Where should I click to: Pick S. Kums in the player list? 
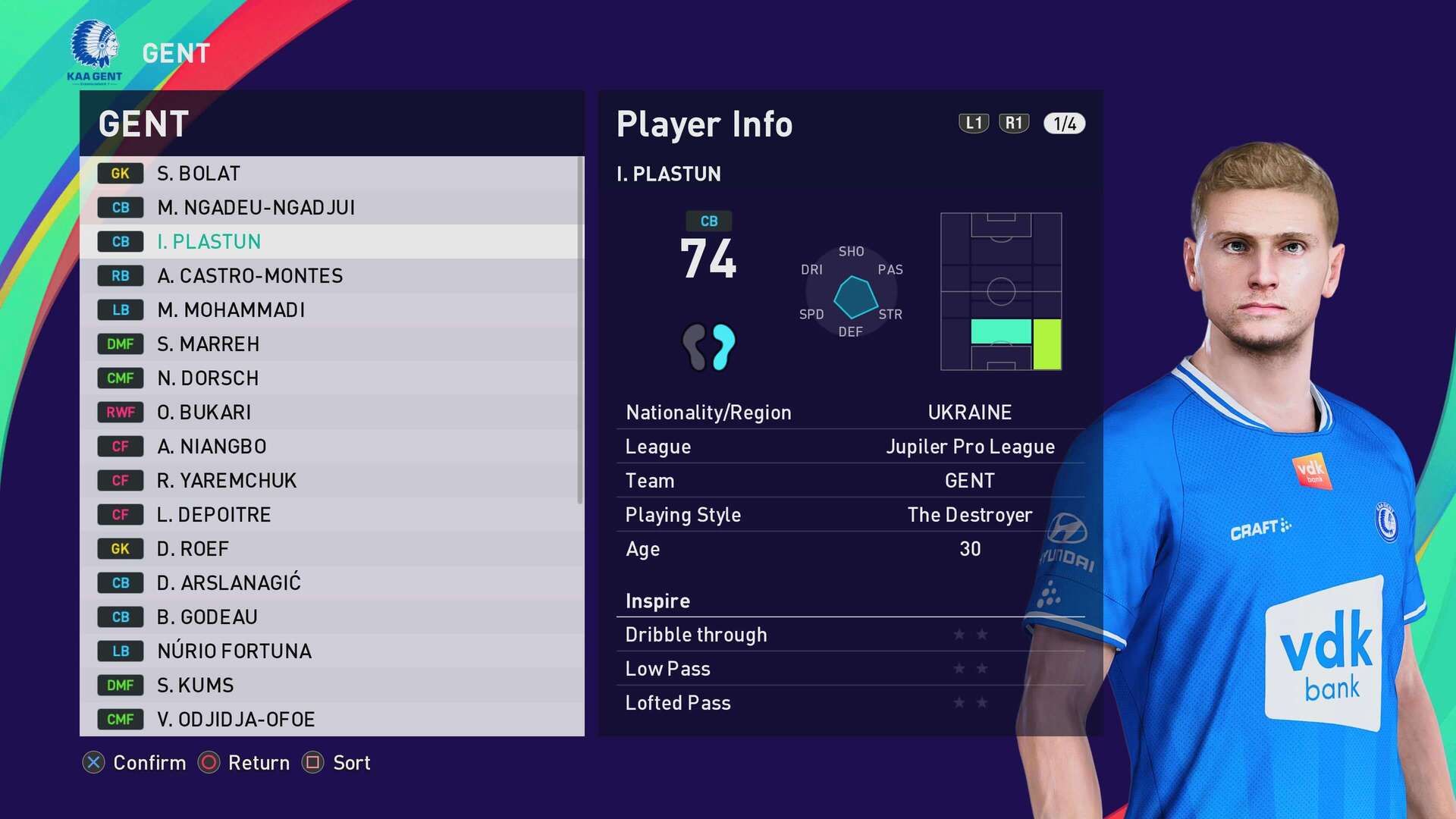[331, 686]
